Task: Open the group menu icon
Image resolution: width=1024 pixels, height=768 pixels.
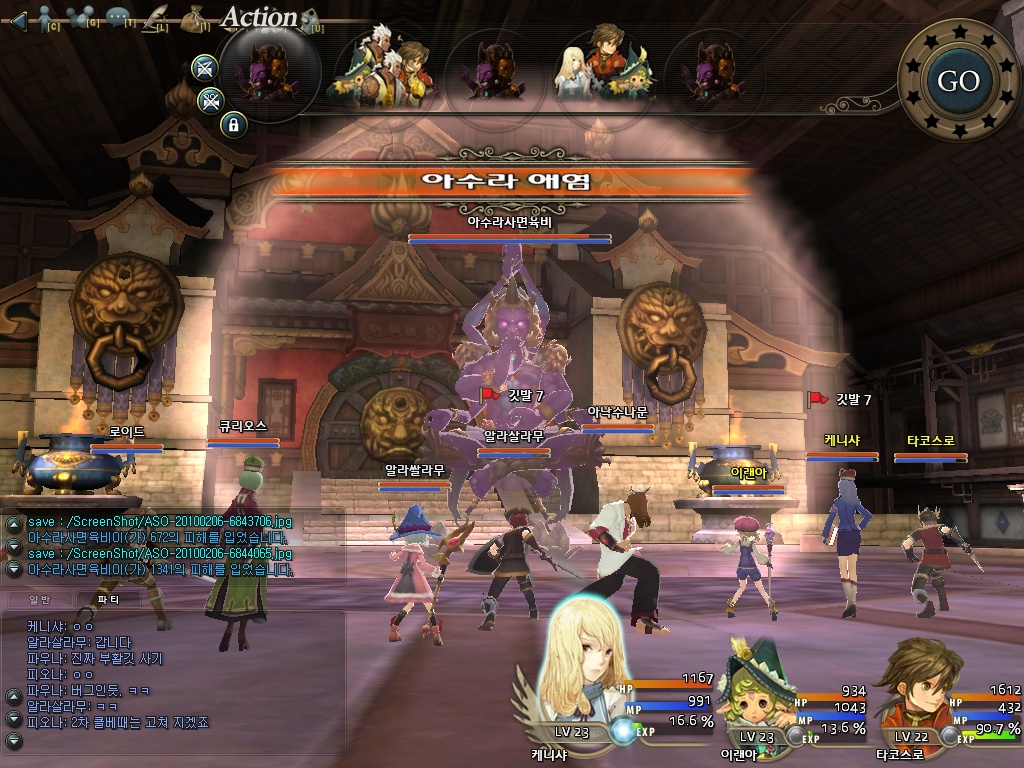Action: click(x=83, y=18)
